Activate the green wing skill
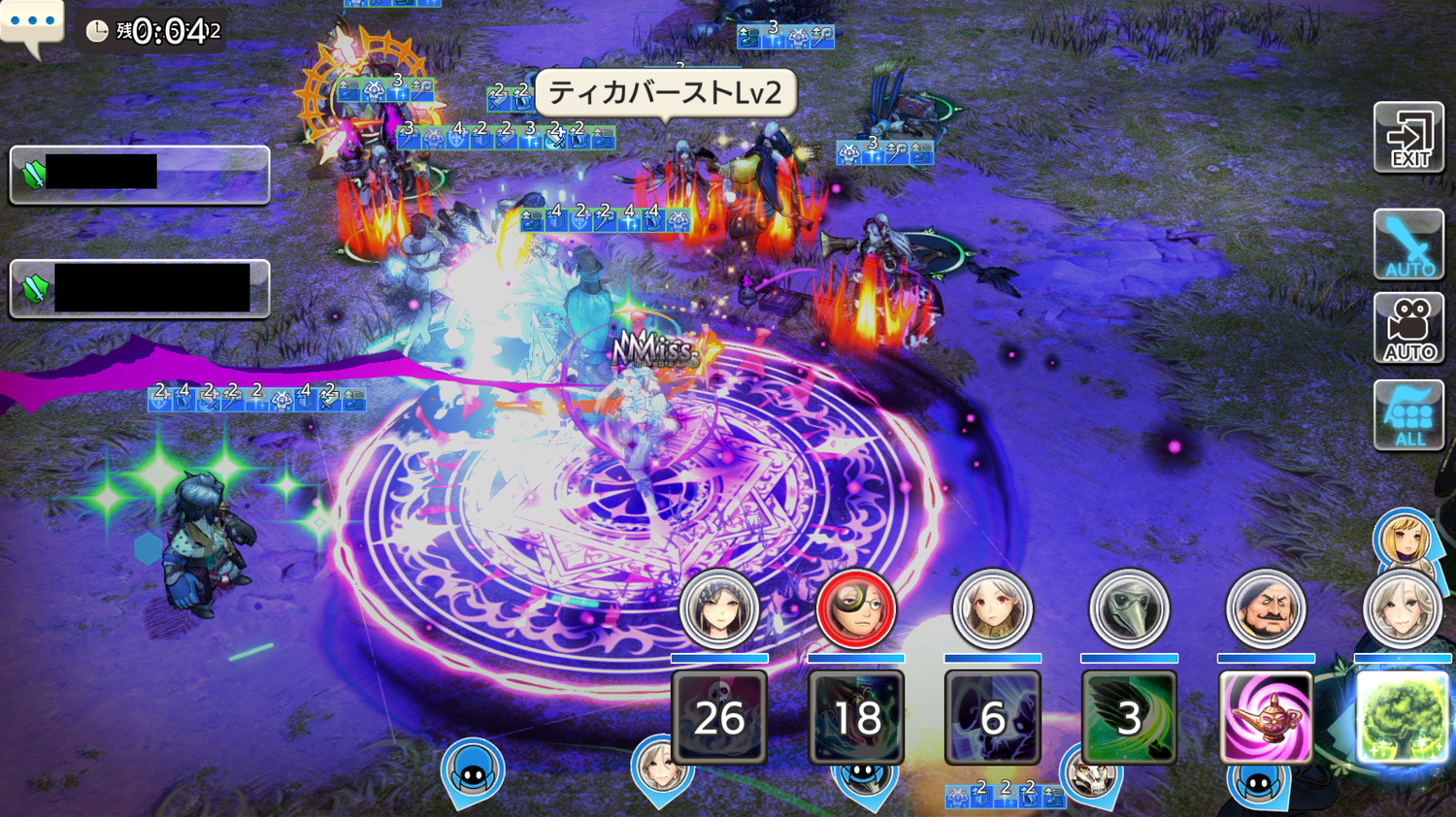 pos(1129,717)
